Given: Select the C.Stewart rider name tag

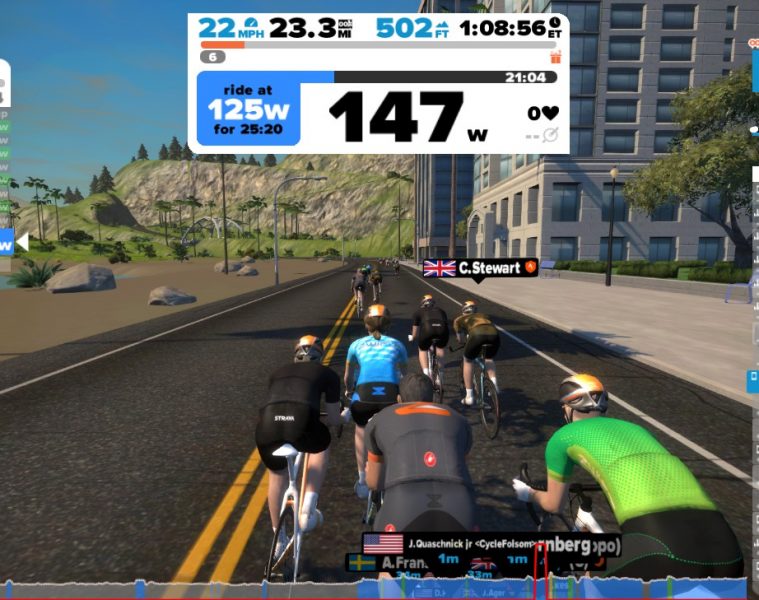Looking at the screenshot, I should [x=480, y=267].
